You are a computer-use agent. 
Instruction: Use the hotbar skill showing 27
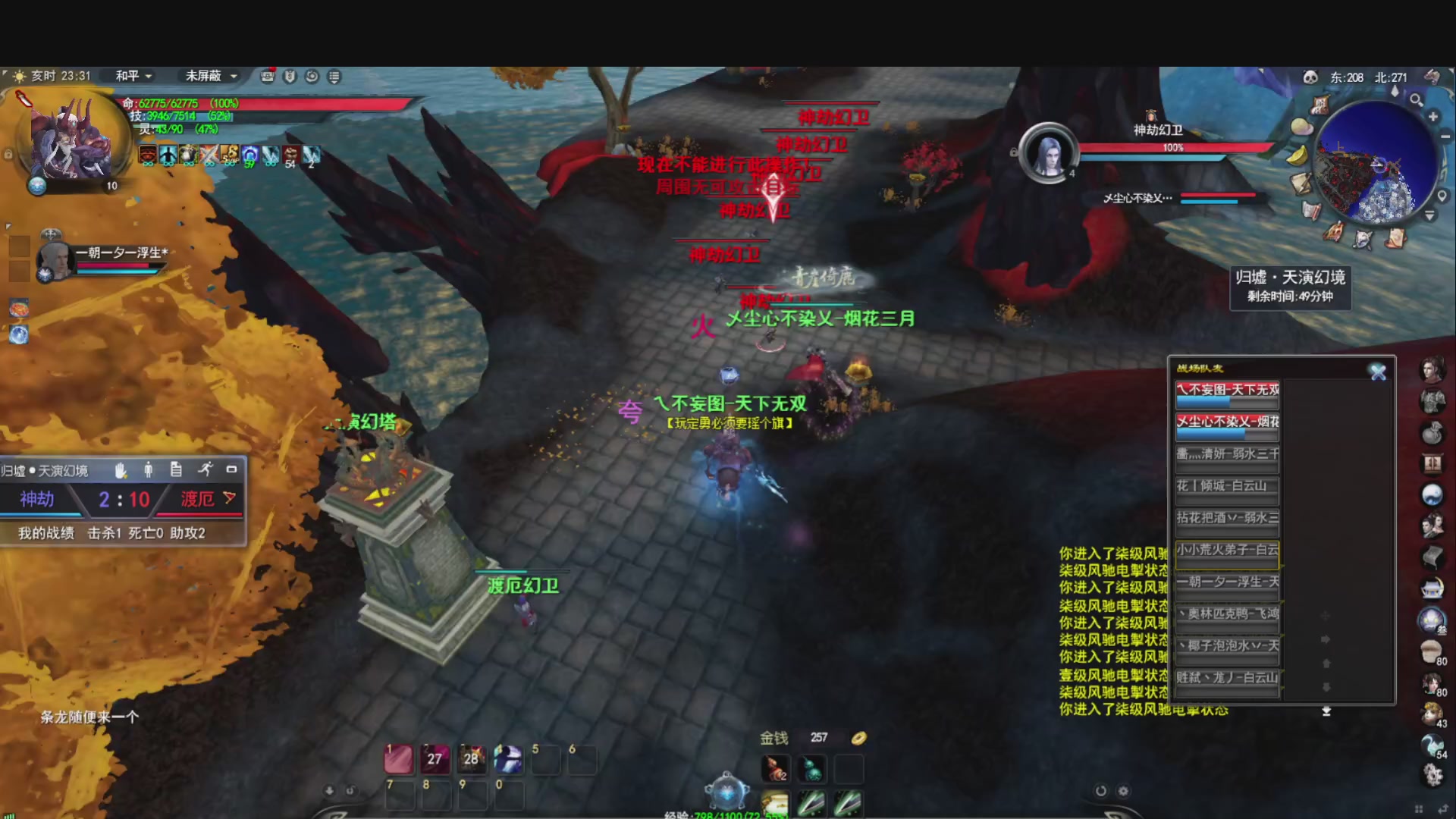435,758
